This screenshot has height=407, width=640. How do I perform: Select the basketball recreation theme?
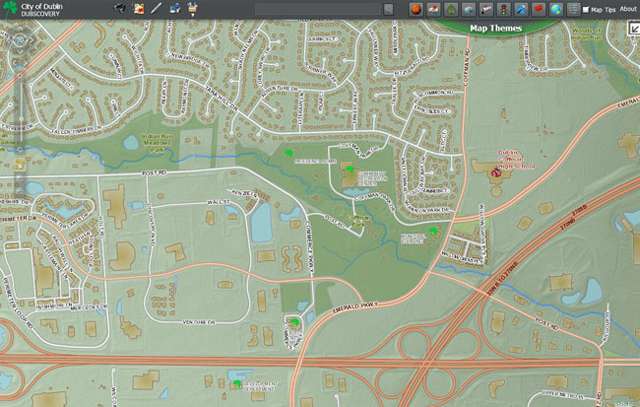[x=414, y=9]
